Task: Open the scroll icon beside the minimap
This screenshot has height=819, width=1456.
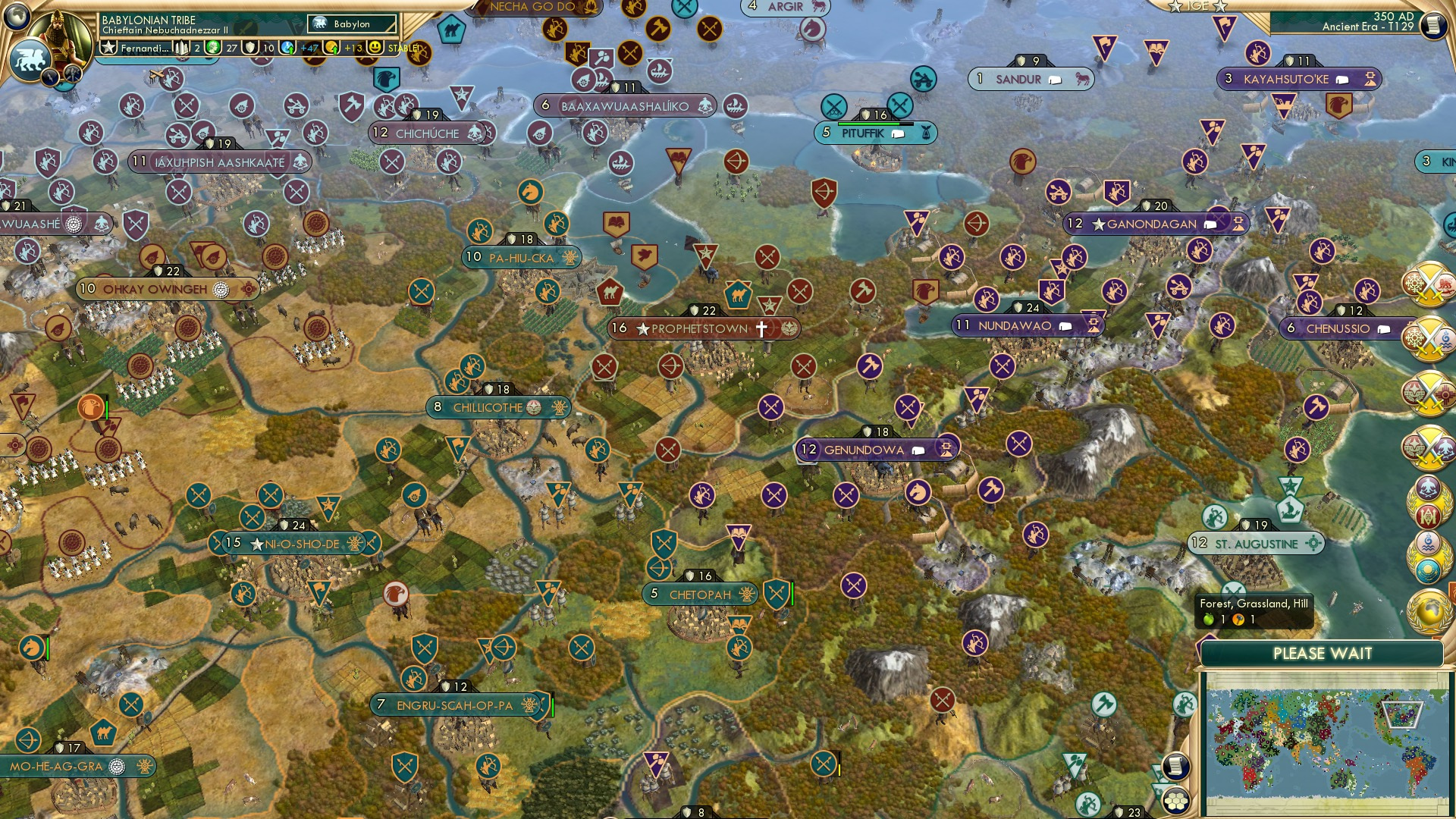Action: 1175,767
